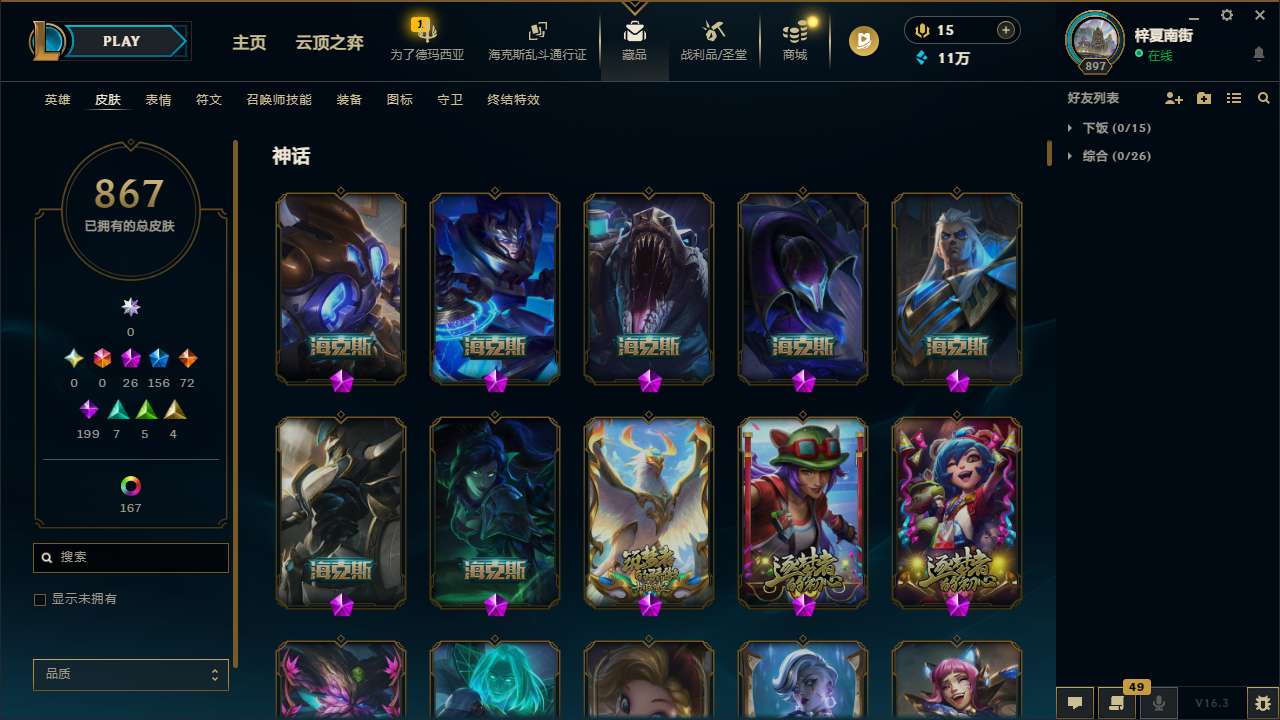
Task: Open the 品质 quality dropdown
Action: [130, 674]
